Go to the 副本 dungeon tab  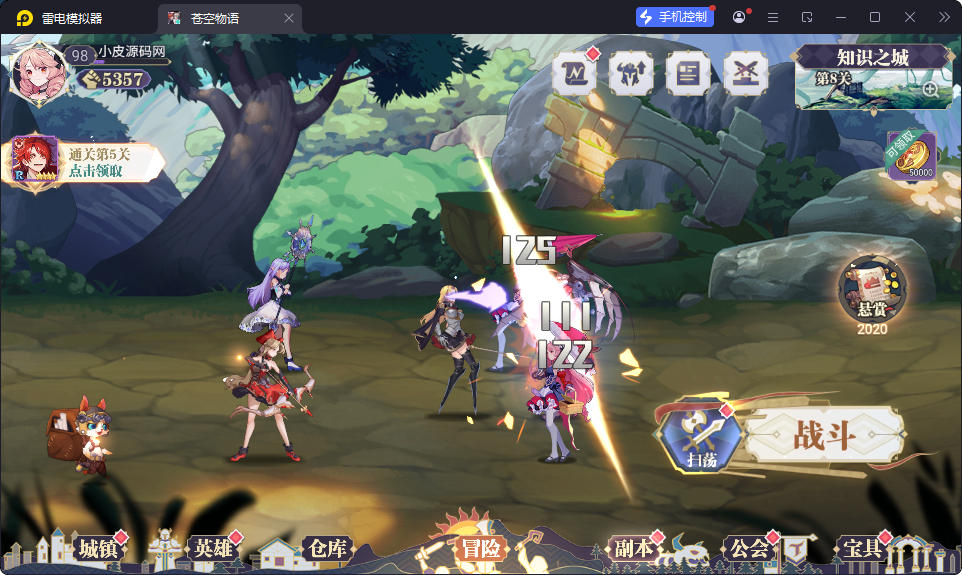pyautogui.click(x=633, y=548)
